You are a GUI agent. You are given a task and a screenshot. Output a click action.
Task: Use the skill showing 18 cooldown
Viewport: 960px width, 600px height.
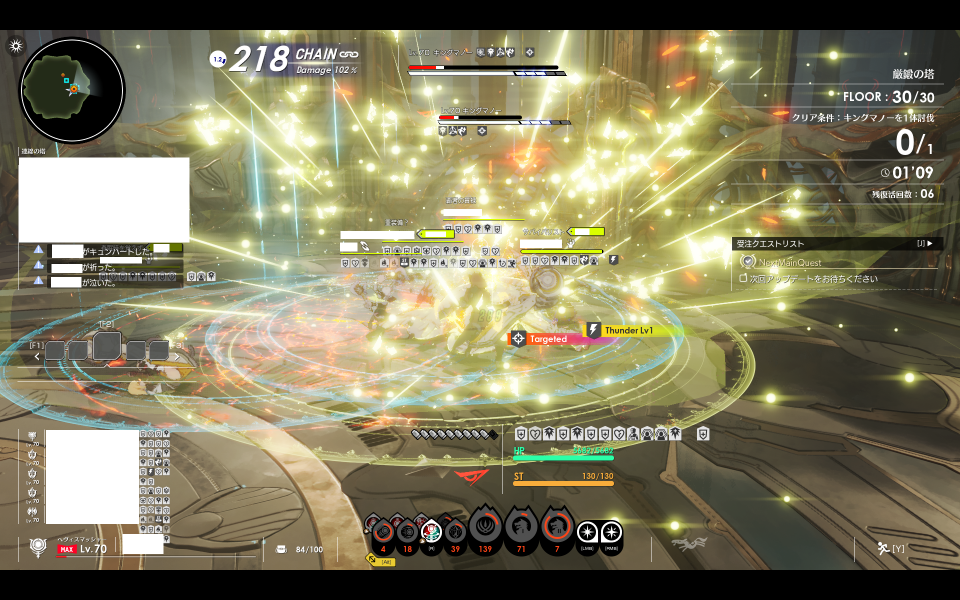pos(406,531)
